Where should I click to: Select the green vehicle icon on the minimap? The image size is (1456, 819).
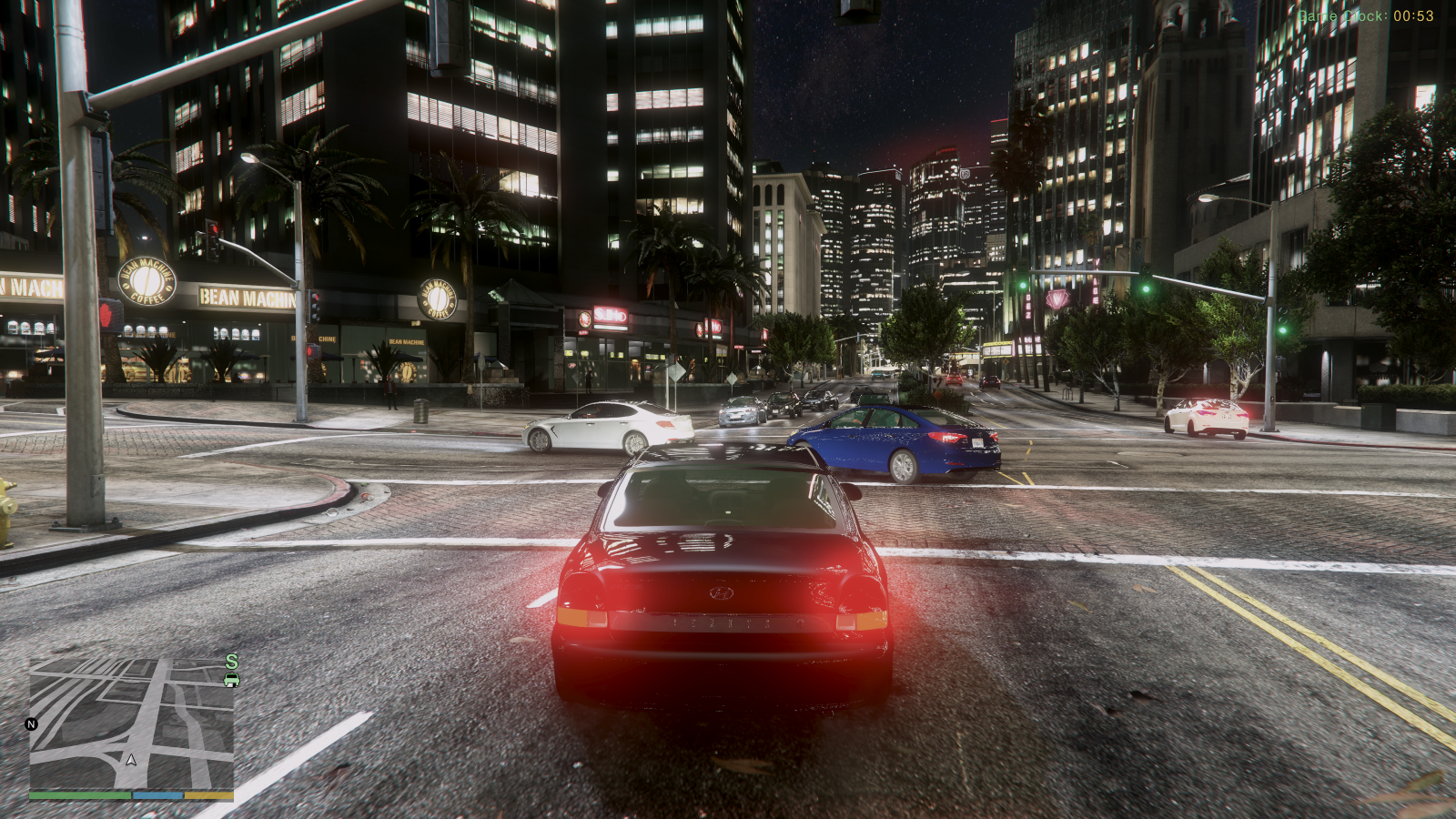(230, 680)
